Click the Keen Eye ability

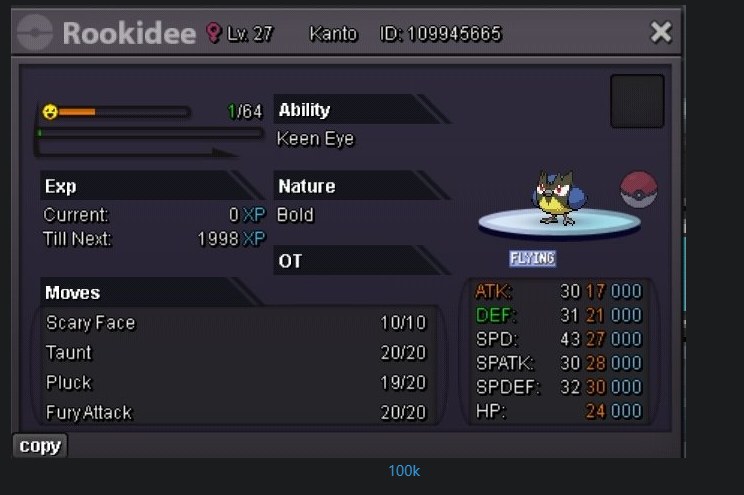tap(315, 139)
